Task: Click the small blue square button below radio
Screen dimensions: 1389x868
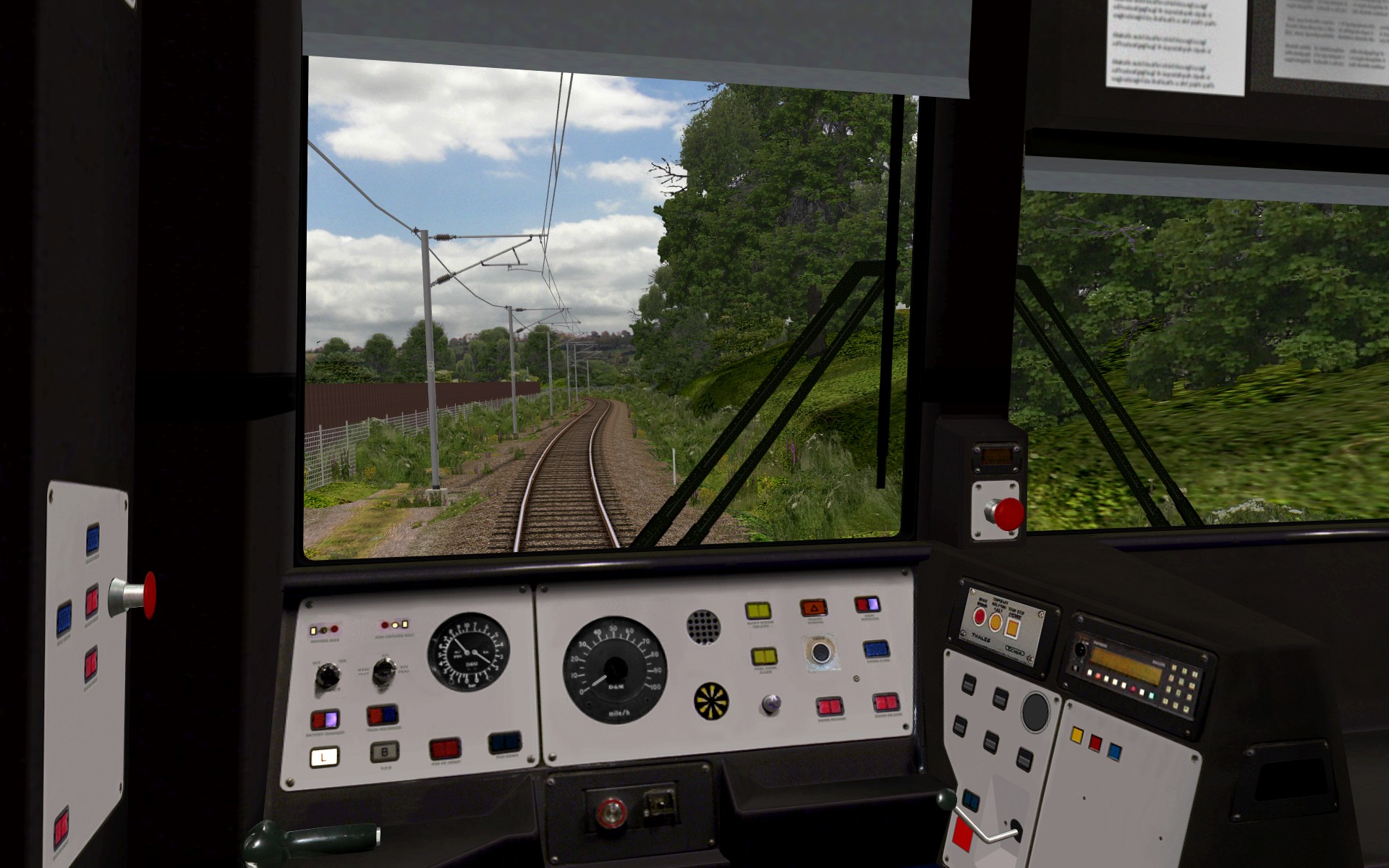Action: 1114,752
